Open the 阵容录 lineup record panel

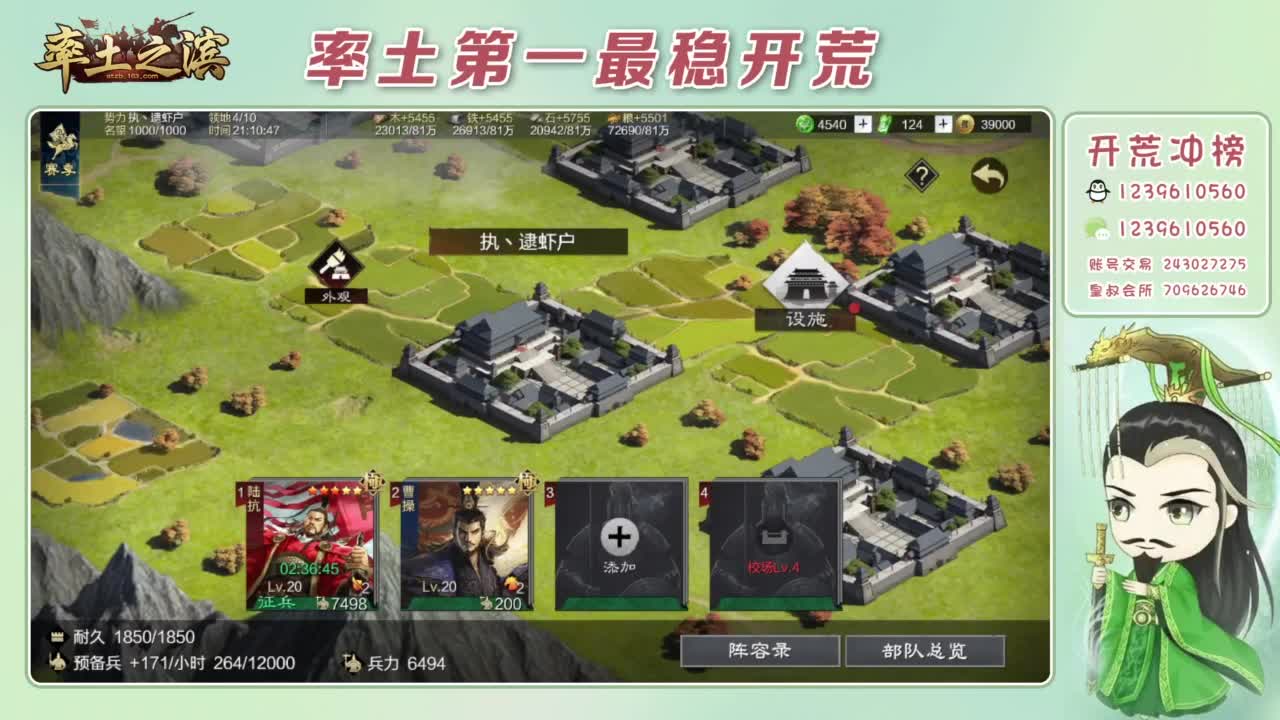tap(758, 650)
